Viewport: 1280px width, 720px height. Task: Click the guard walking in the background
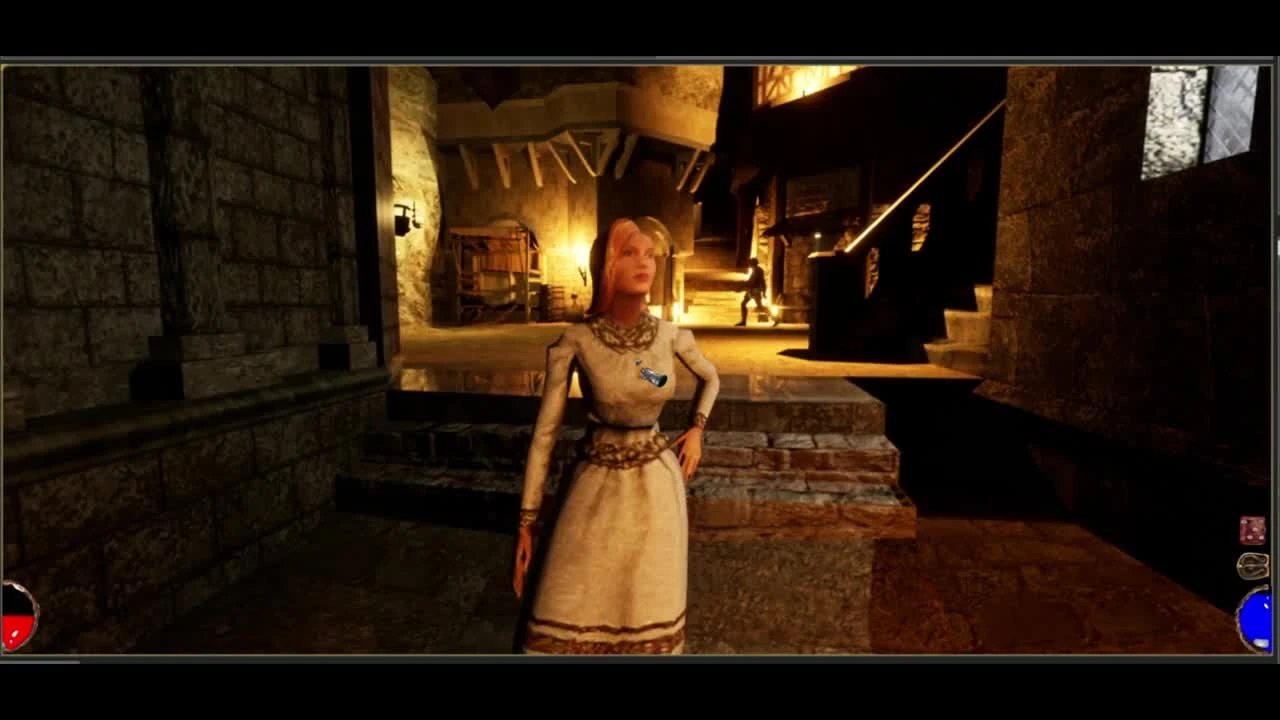click(752, 290)
